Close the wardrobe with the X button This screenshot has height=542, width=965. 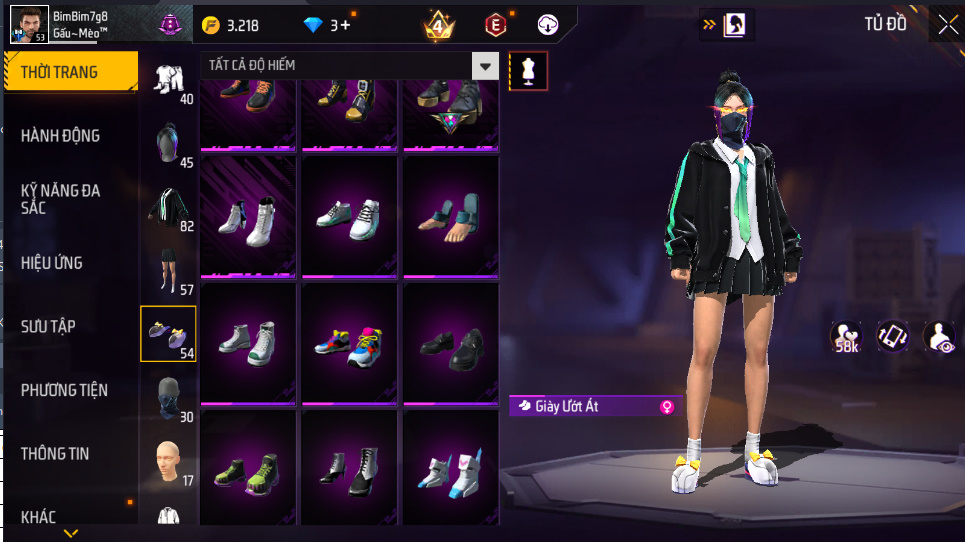tap(947, 25)
